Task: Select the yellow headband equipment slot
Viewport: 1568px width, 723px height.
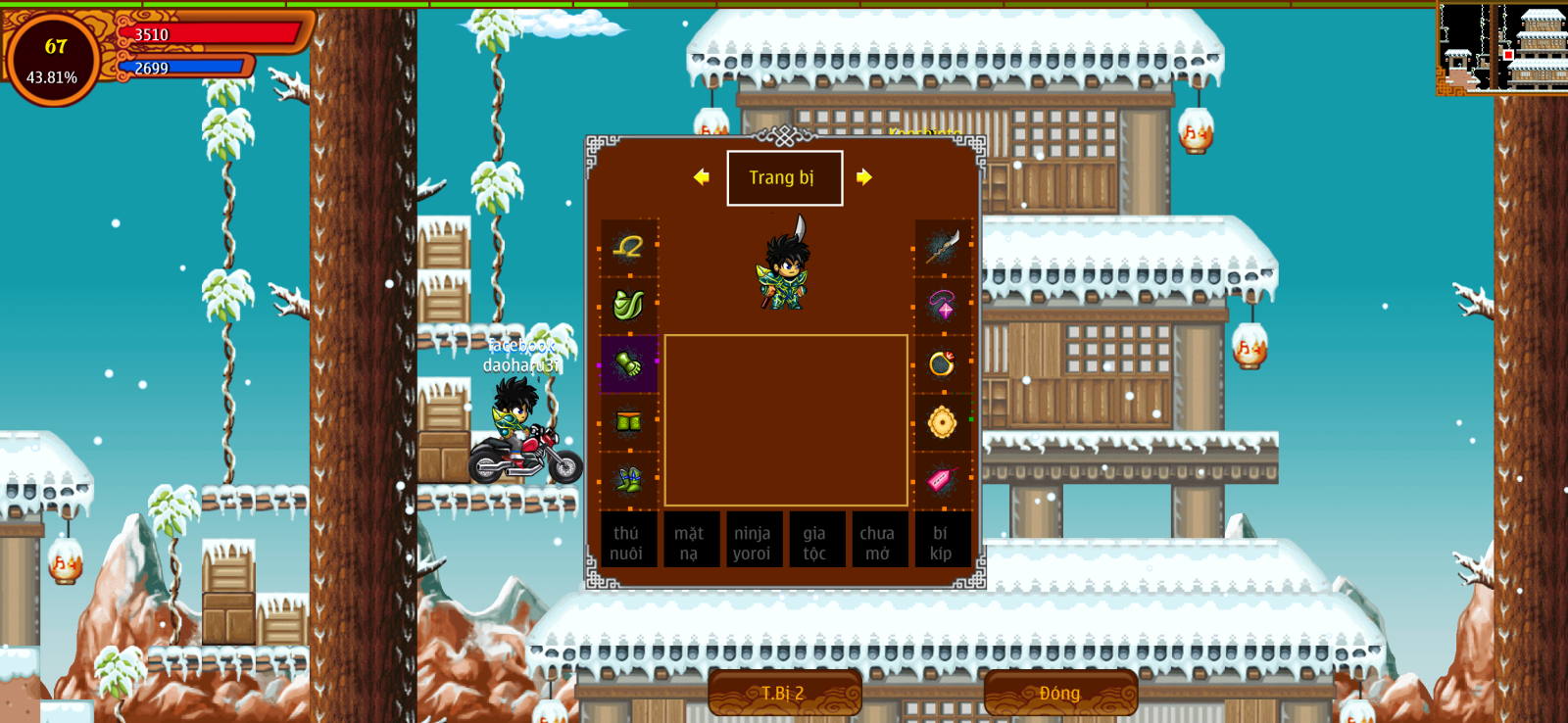Action: (628, 247)
